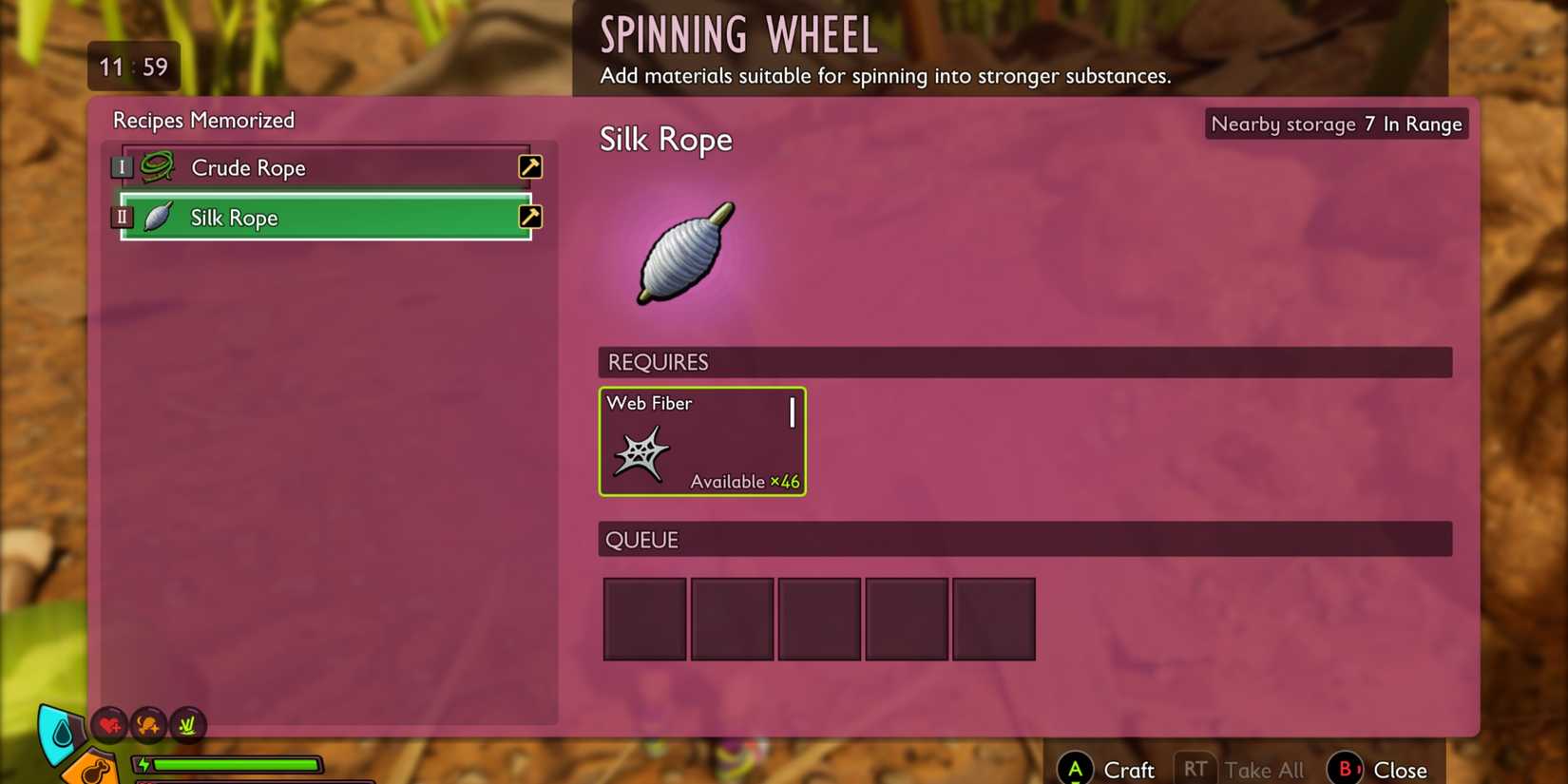Screen dimensions: 1568x784
Task: Toggle the hammer icon on Silk Rope row
Action: click(530, 217)
